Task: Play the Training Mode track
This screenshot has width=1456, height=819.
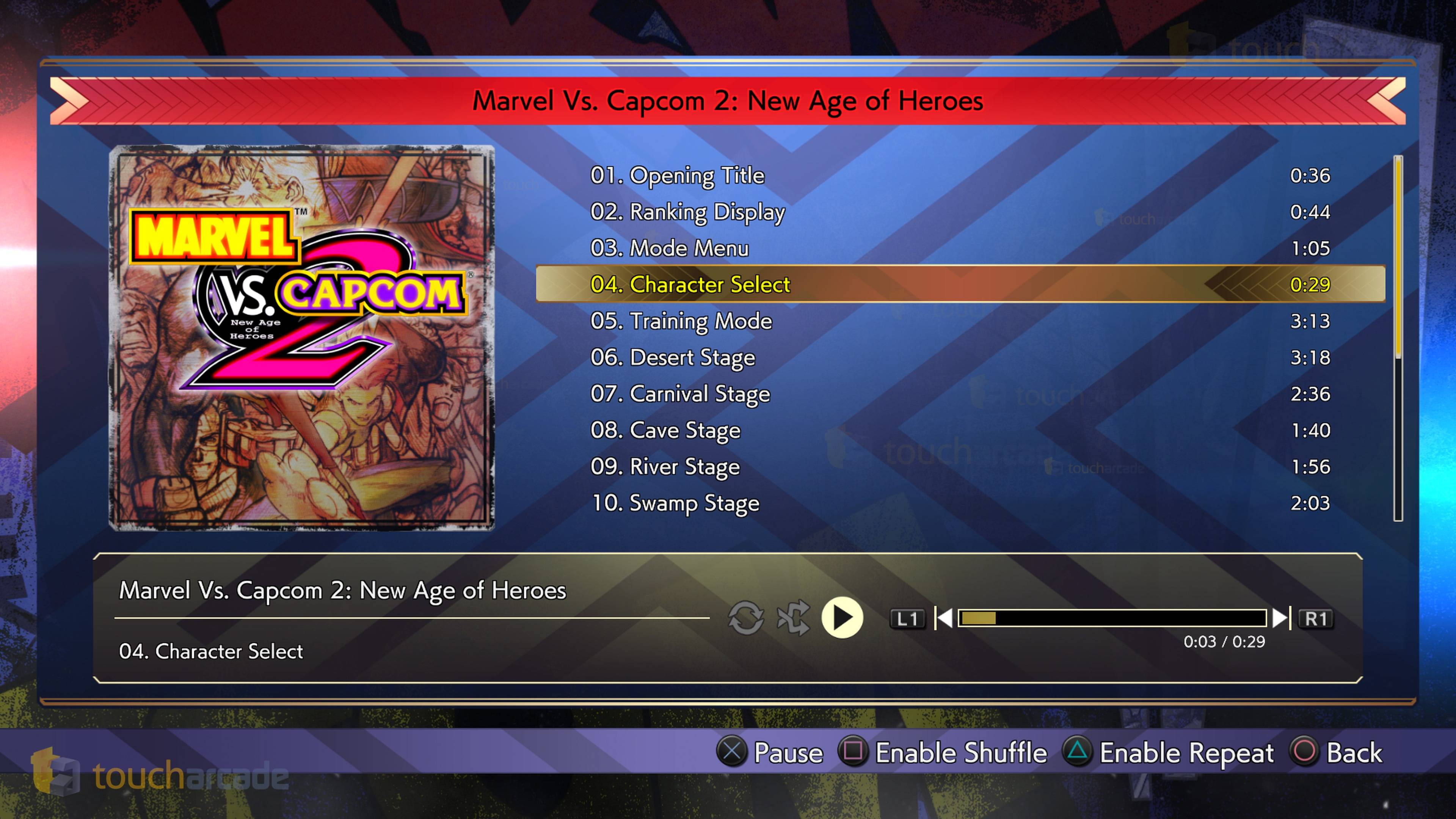Action: point(681,321)
